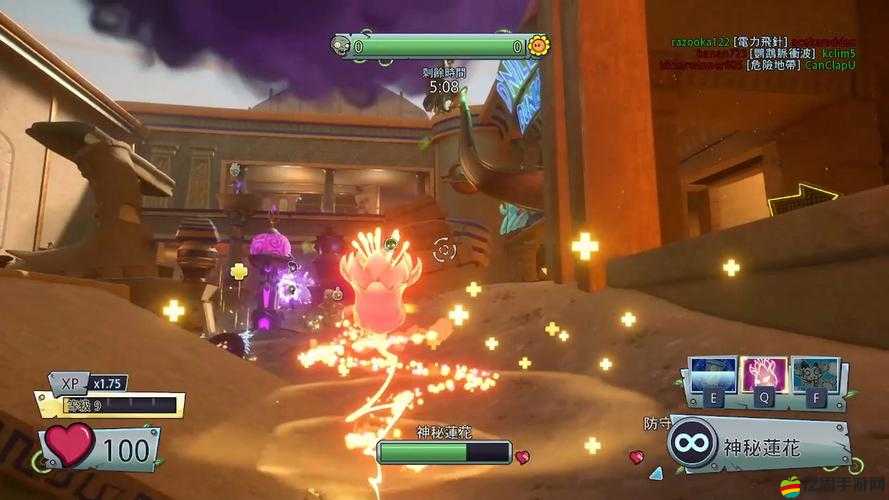The height and width of the screenshot is (500, 889).
Task: Activate the blue ability icon labeled E
Action: tap(714, 377)
